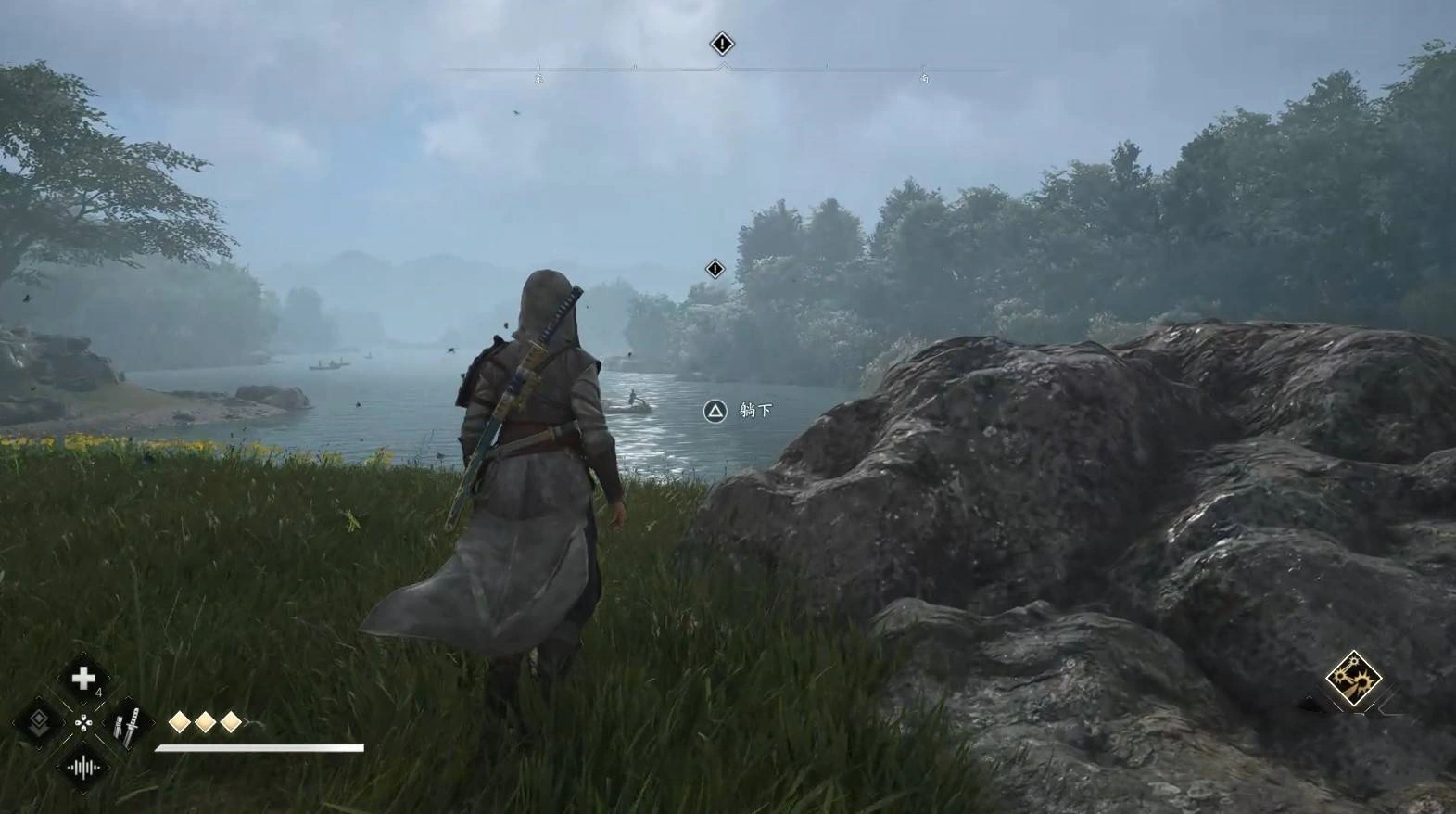The width and height of the screenshot is (1456, 814).
Task: Select the healing ration plus icon
Action: pyautogui.click(x=83, y=679)
